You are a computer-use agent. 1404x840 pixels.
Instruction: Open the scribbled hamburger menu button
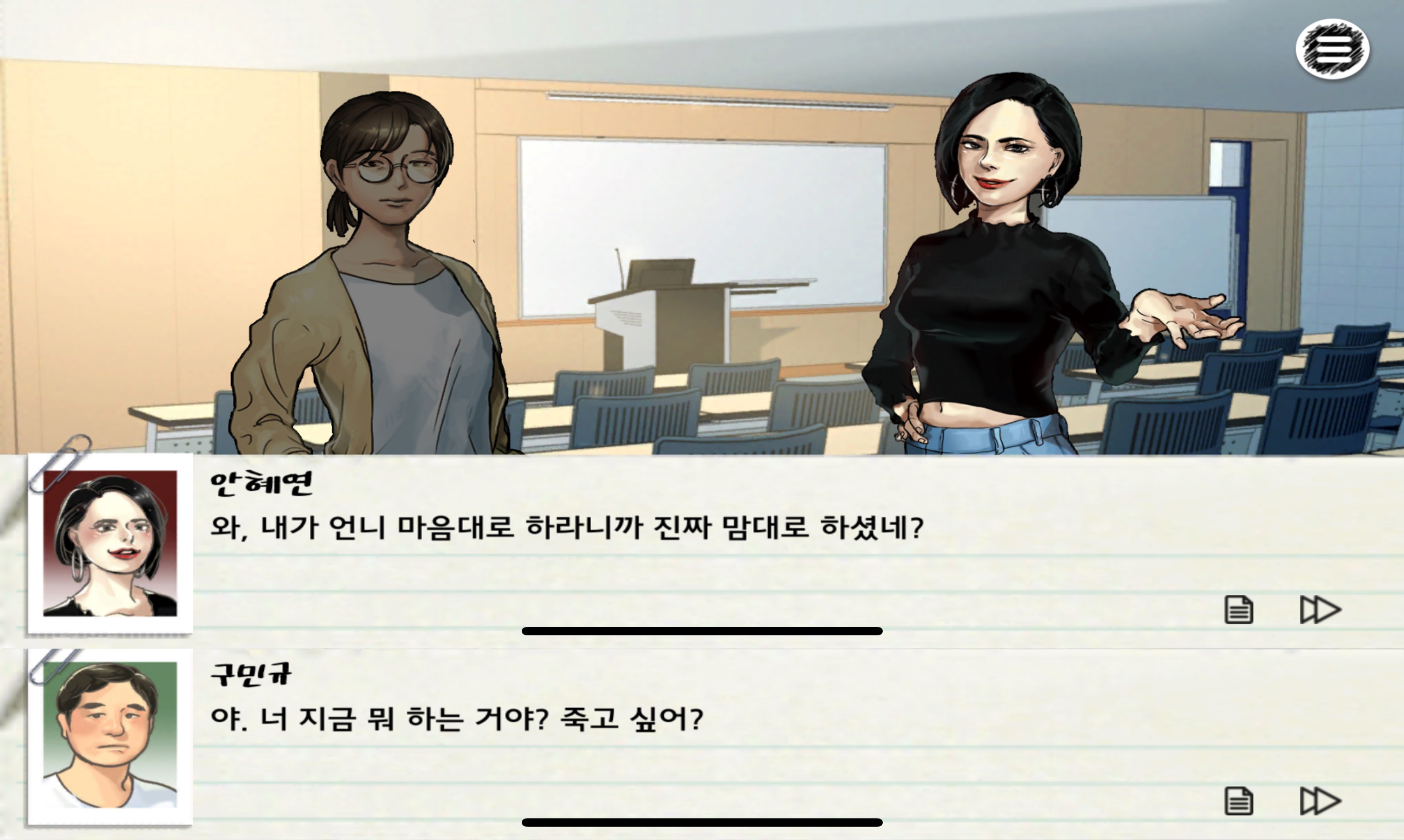tap(1332, 49)
